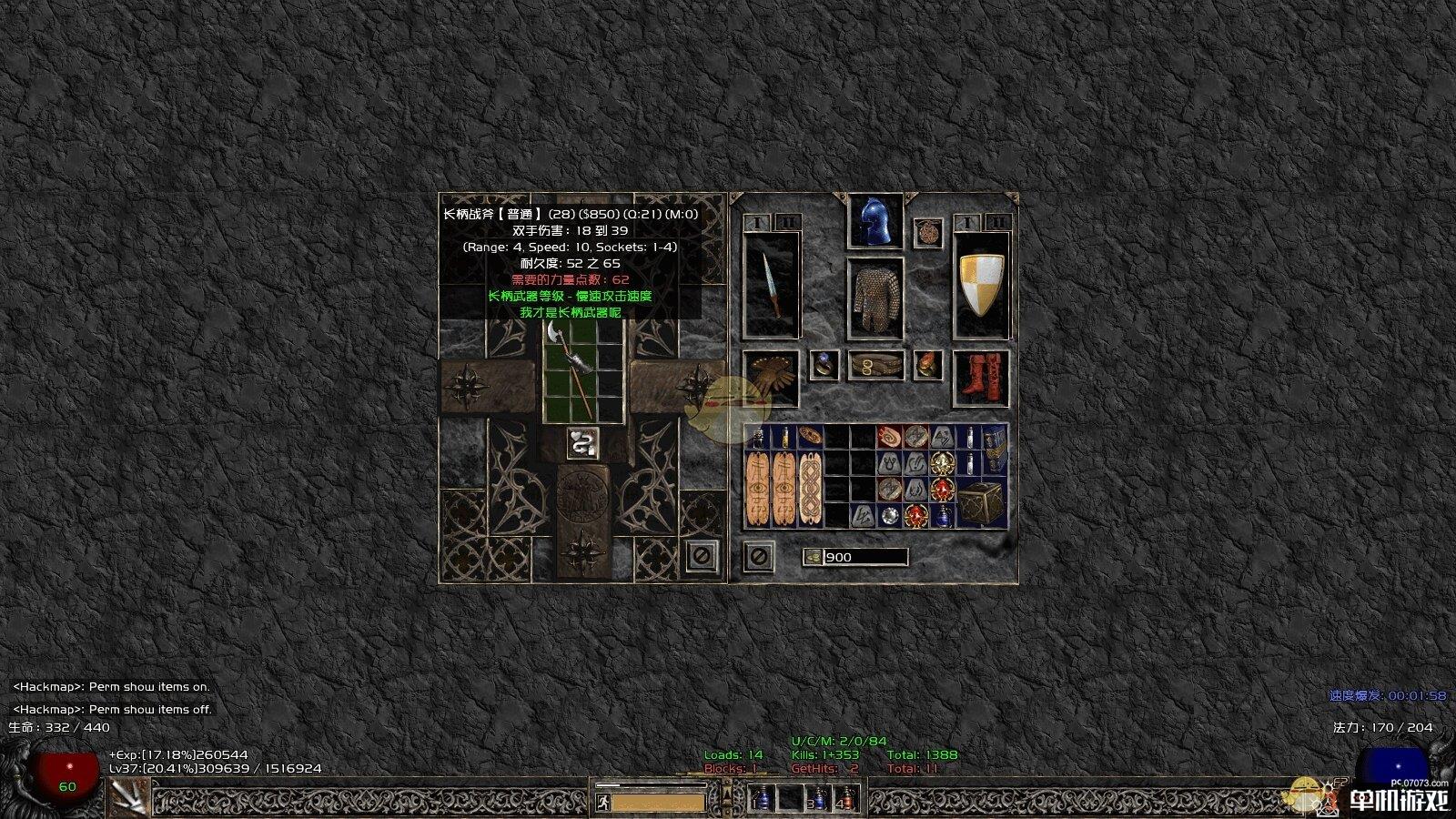Viewport: 1456px width, 819px height.
Task: Select the equipped gloves slot
Action: pyautogui.click(x=771, y=378)
